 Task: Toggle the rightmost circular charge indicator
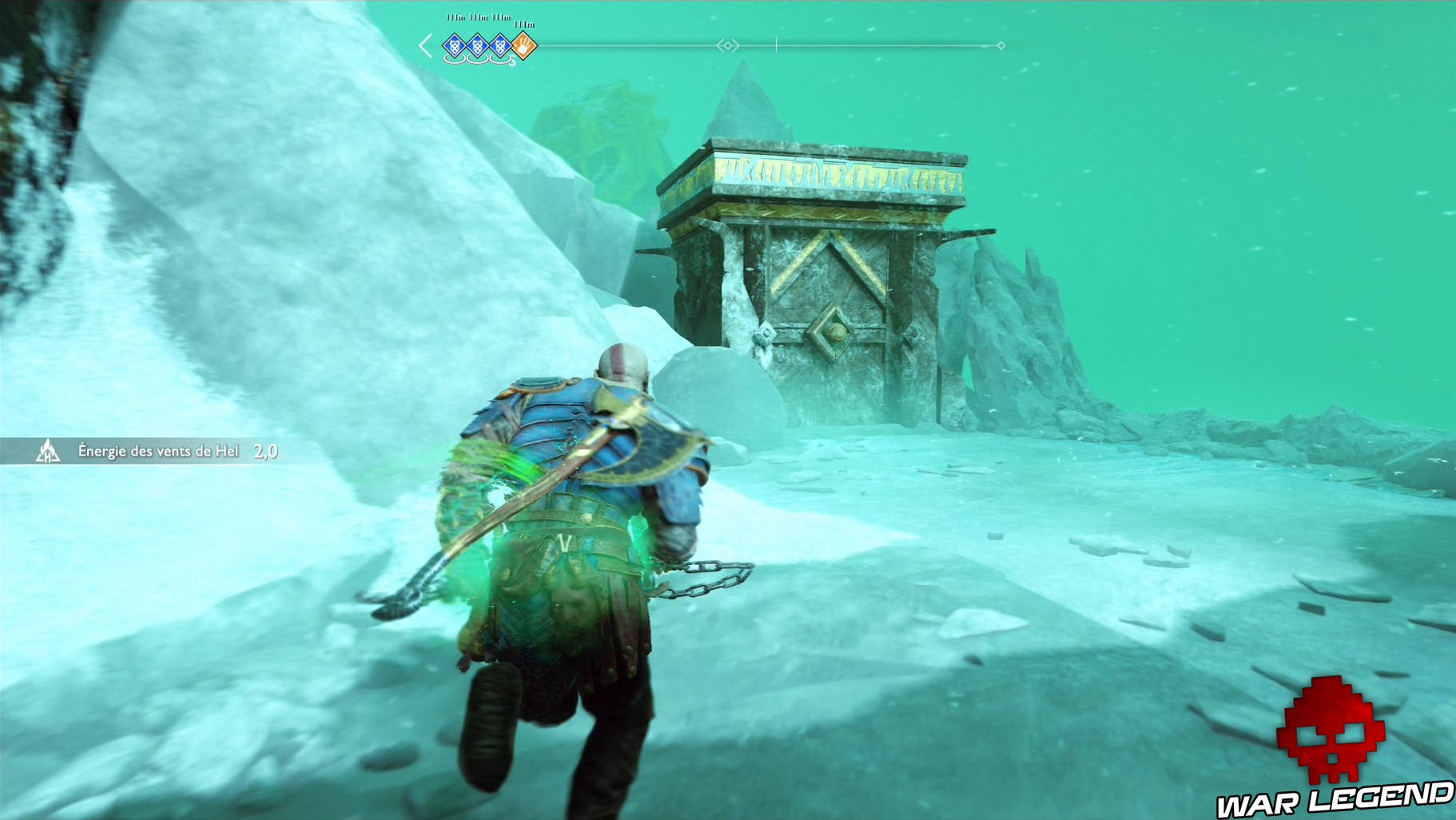(500, 59)
